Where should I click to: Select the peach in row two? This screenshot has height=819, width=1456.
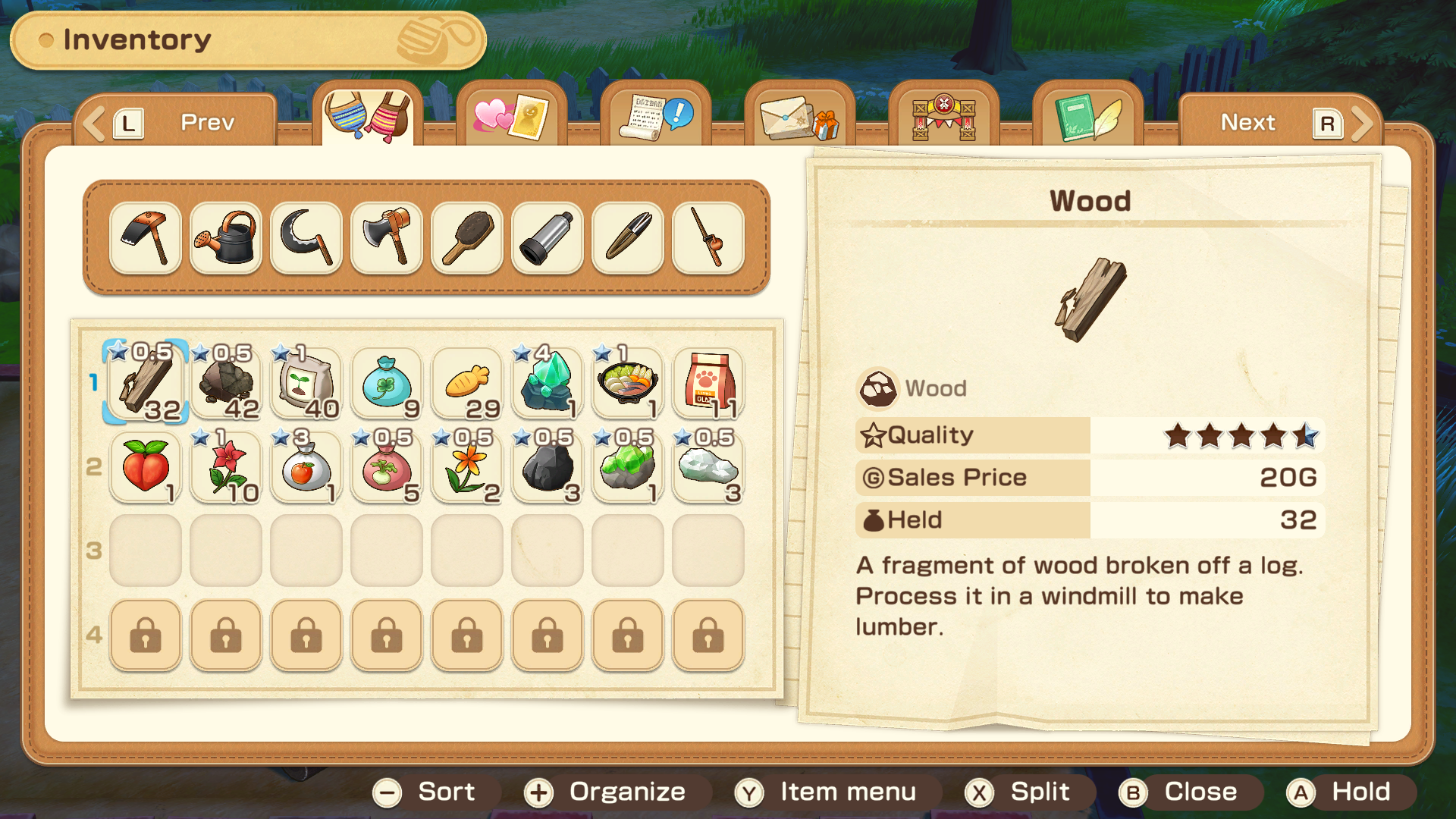pos(145,468)
